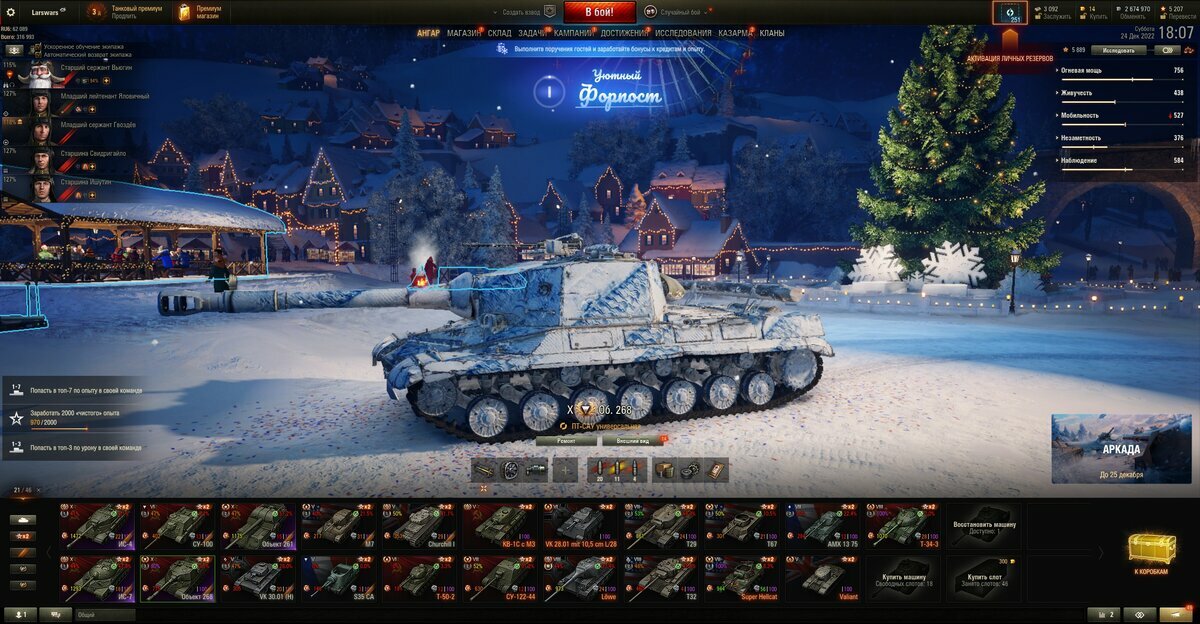The height and width of the screenshot is (624, 1200).
Task: Click the Ремонт button under the tank
Action: pyautogui.click(x=565, y=440)
